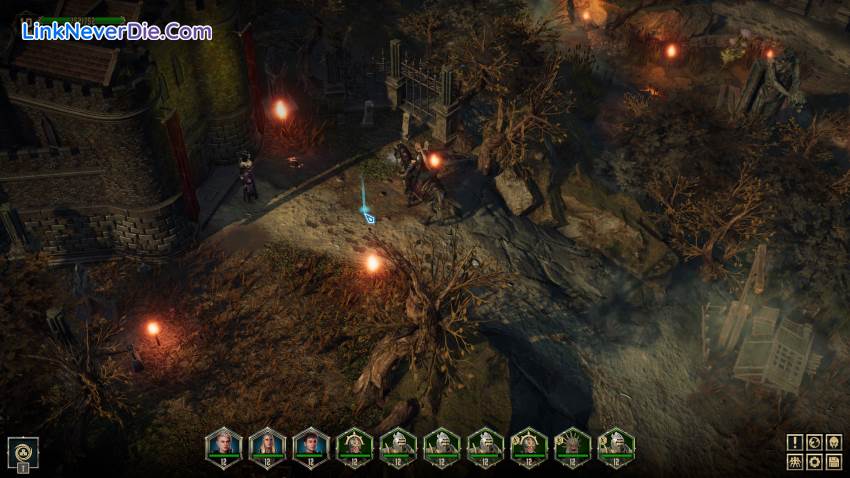Activate the trefoil ability icon
The height and width of the screenshot is (478, 850).
[22, 450]
